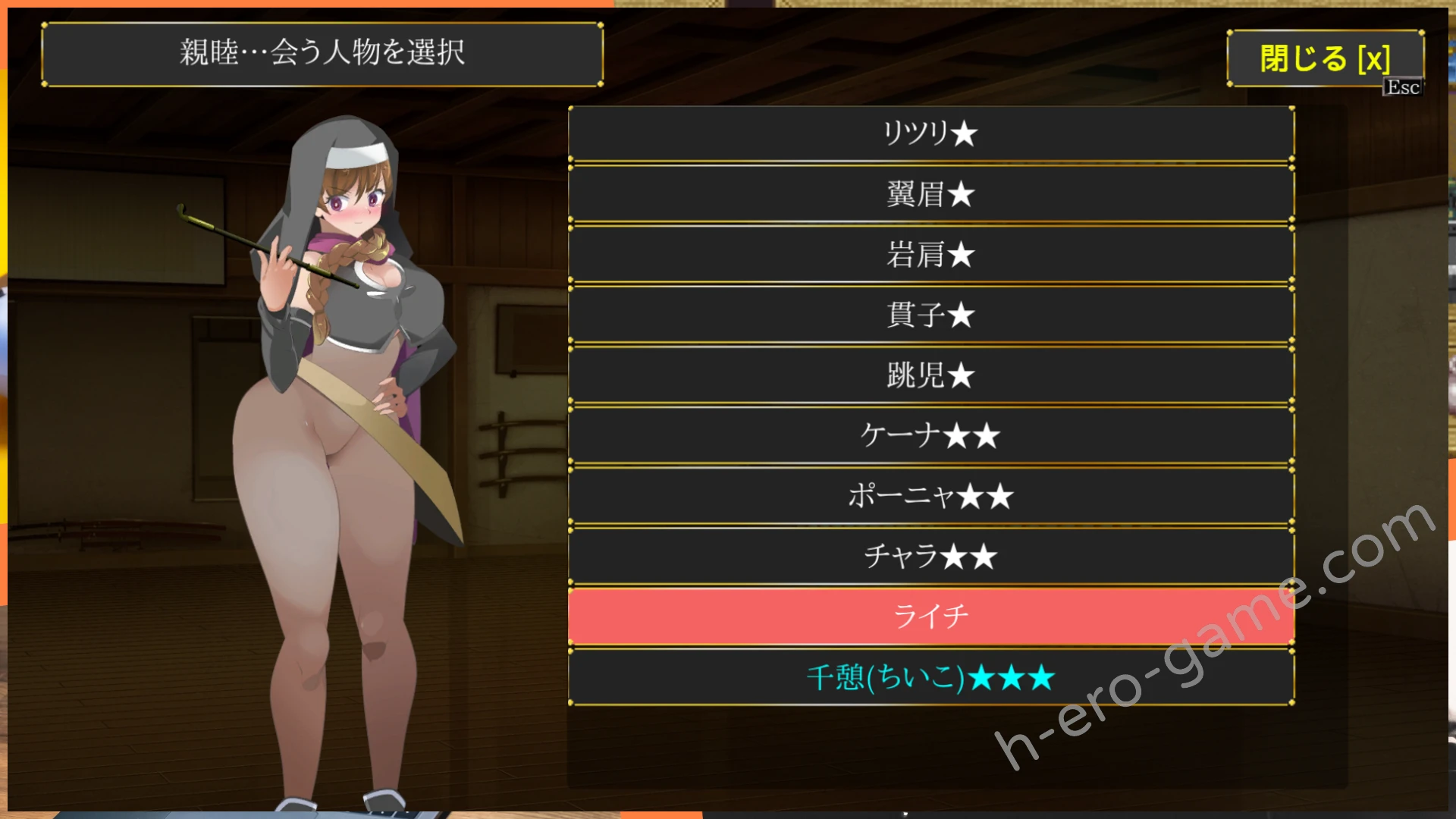Pick the 岩肩★ entry
This screenshot has height=819, width=1456.
pyautogui.click(x=930, y=255)
